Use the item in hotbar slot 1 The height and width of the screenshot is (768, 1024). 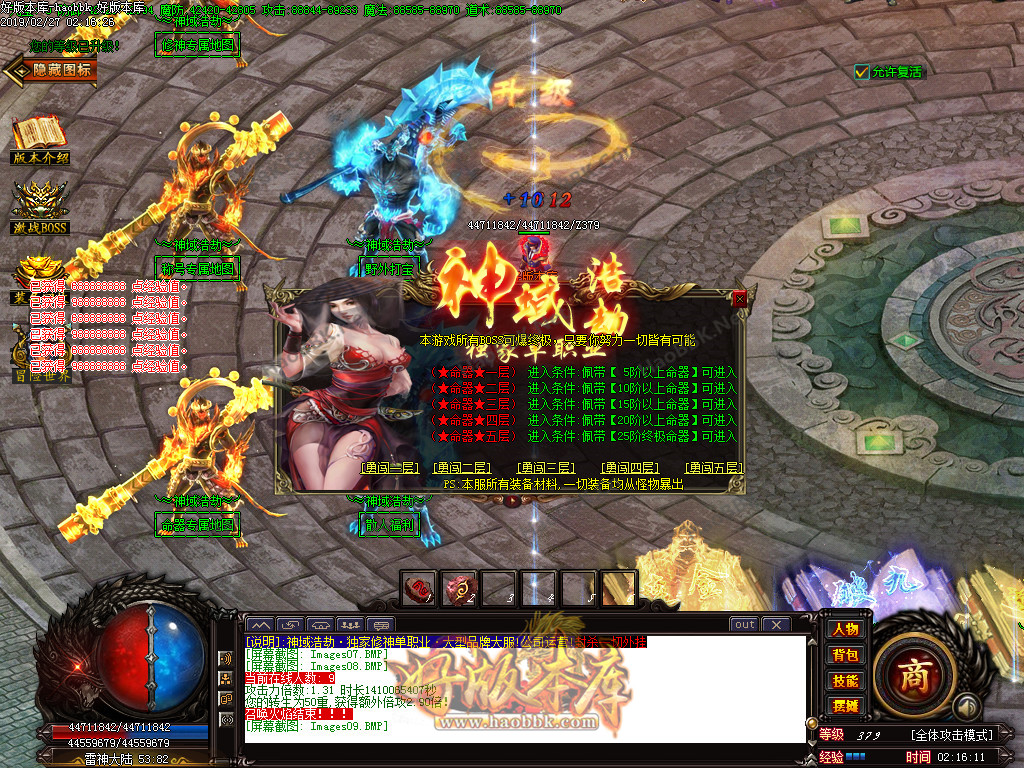point(420,590)
